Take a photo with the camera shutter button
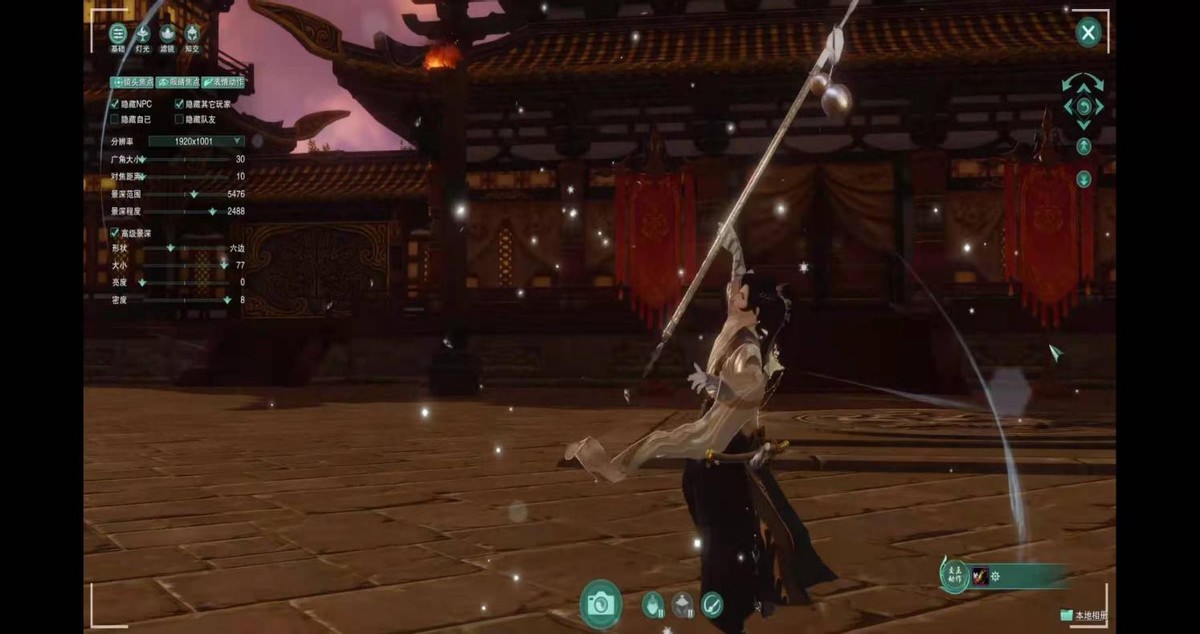1200x634 pixels. point(600,603)
